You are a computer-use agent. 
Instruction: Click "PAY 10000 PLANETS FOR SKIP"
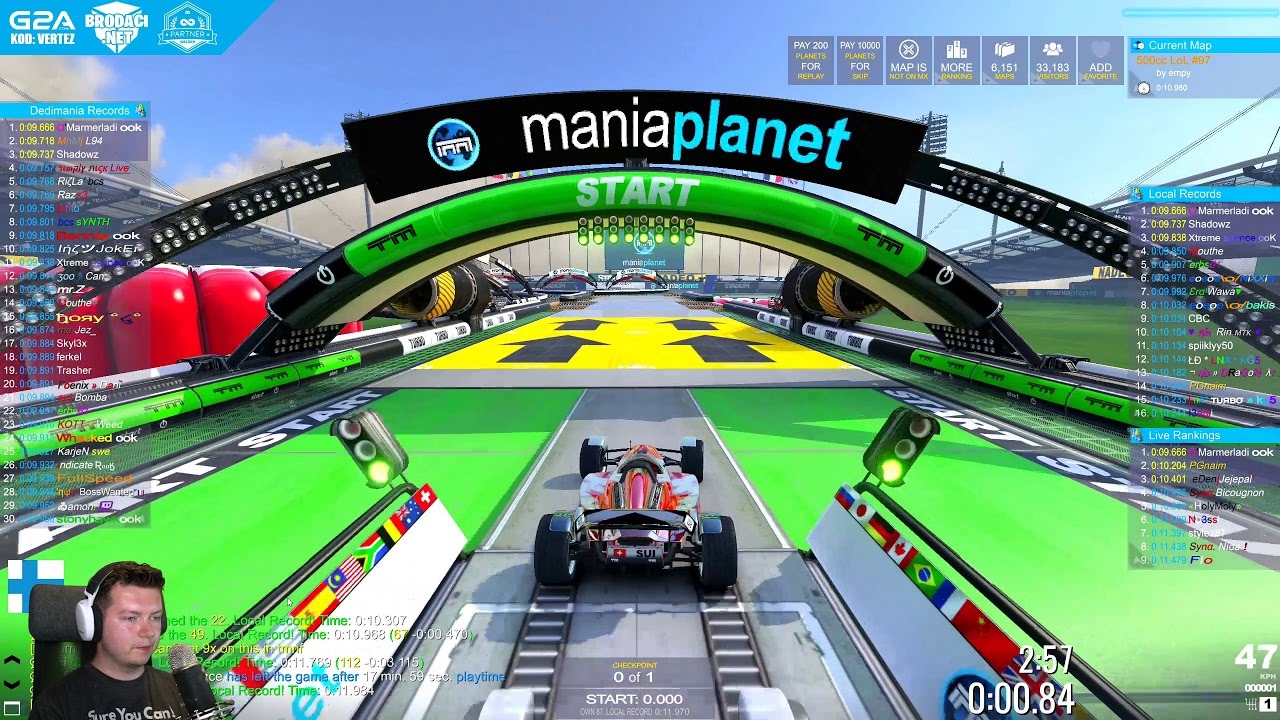pyautogui.click(x=858, y=60)
